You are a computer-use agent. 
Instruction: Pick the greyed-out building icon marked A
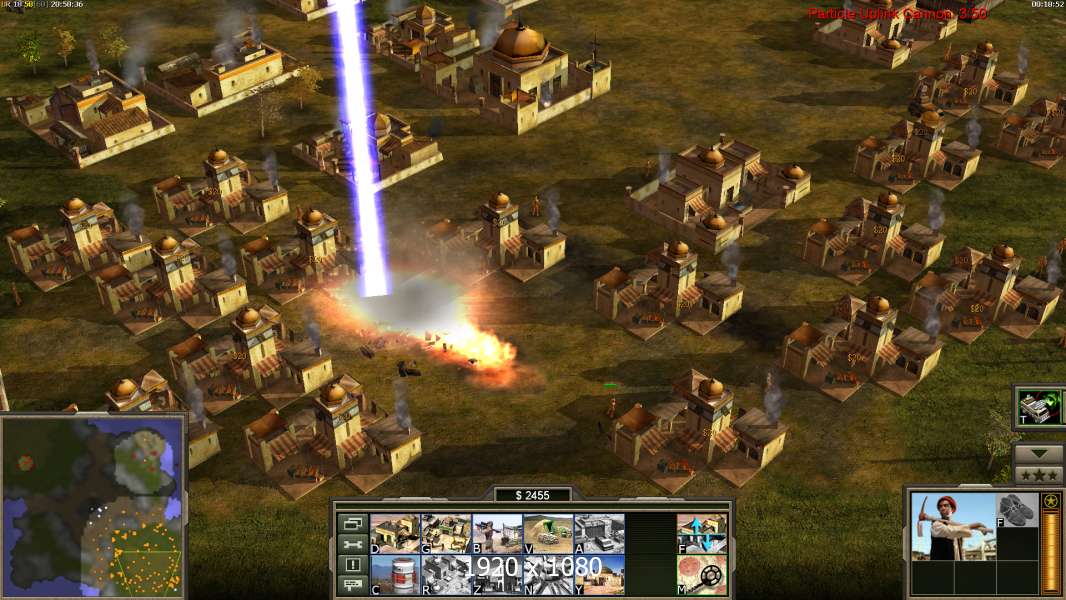pos(599,534)
